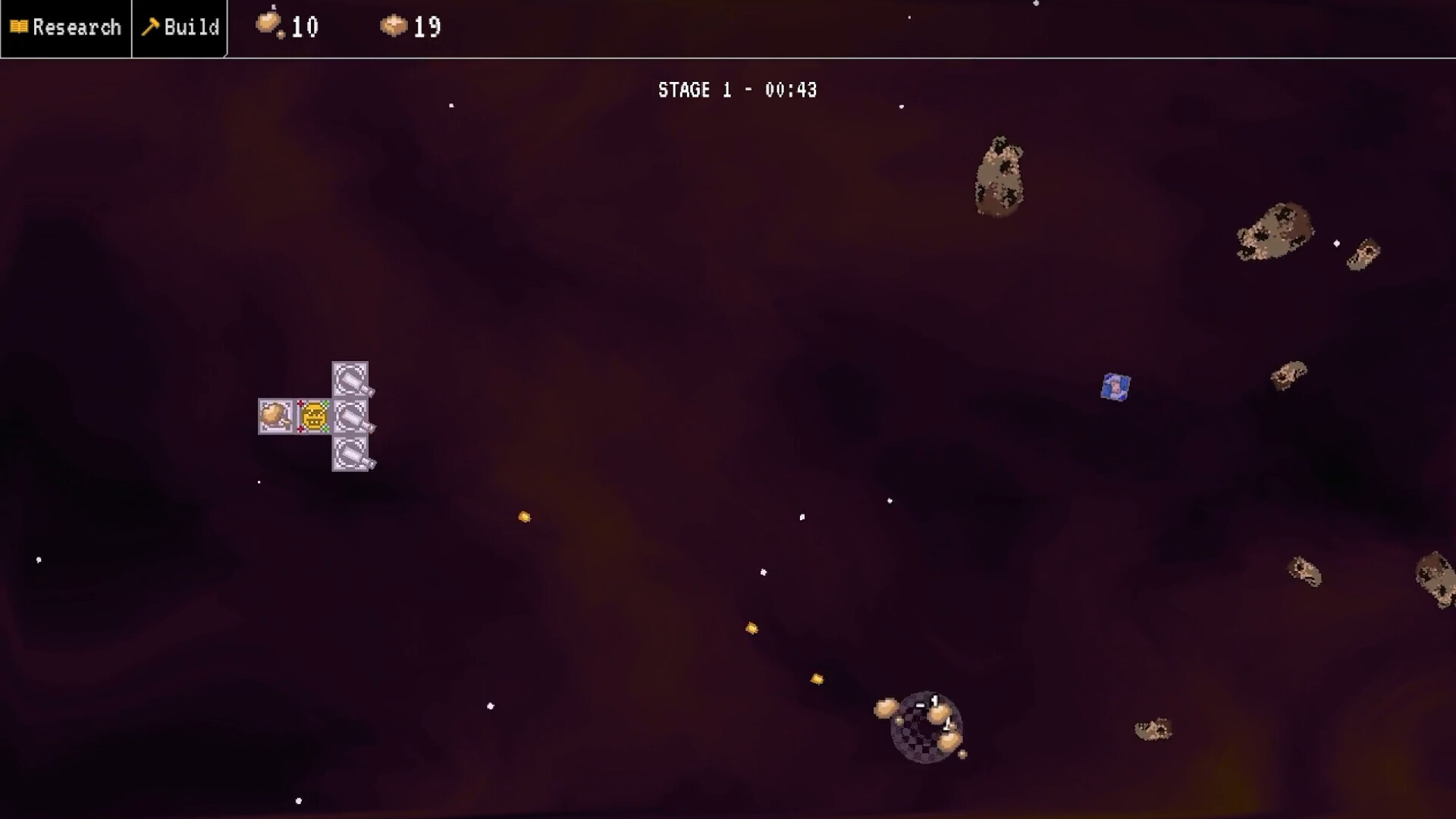Click the ore resource icon showing 19

coord(392,25)
